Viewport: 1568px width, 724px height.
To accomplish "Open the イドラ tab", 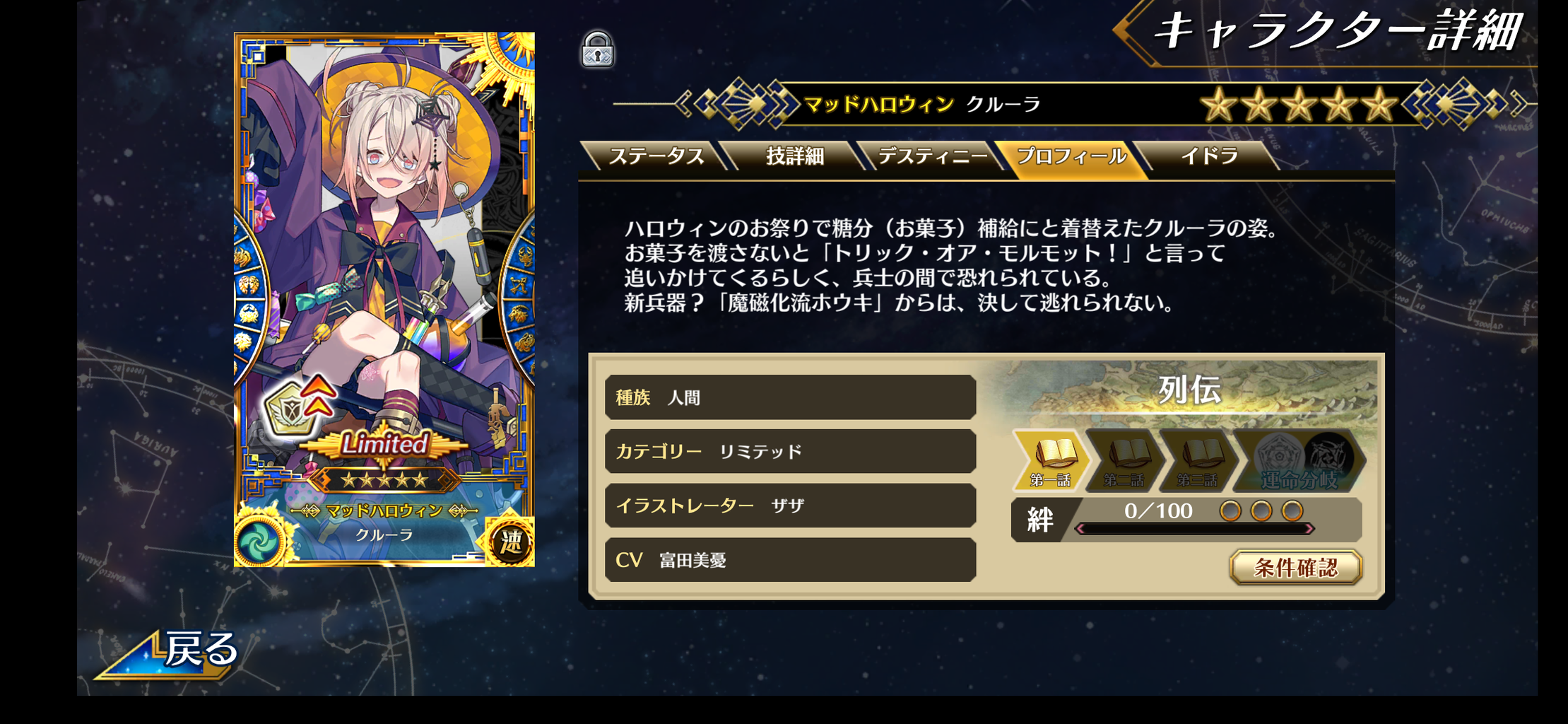I will tap(1208, 156).
